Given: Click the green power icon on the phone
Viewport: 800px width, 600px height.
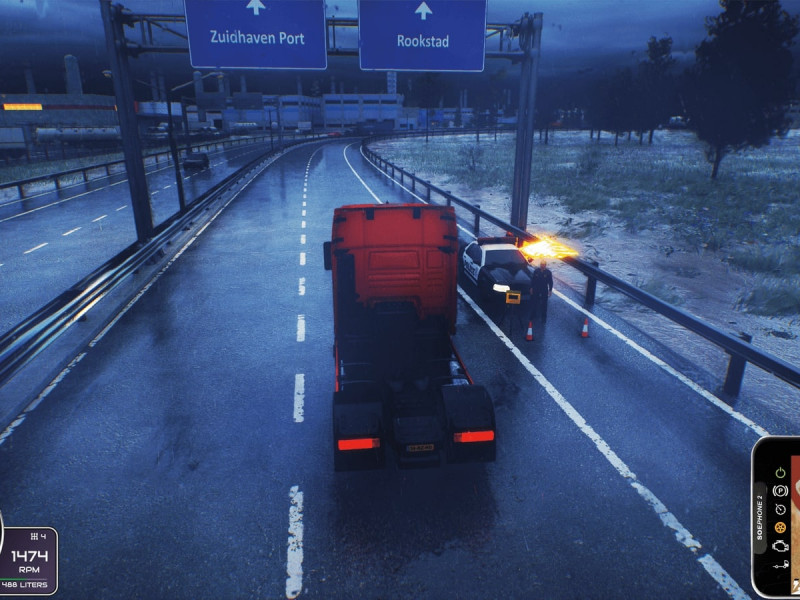Looking at the screenshot, I should (781, 472).
